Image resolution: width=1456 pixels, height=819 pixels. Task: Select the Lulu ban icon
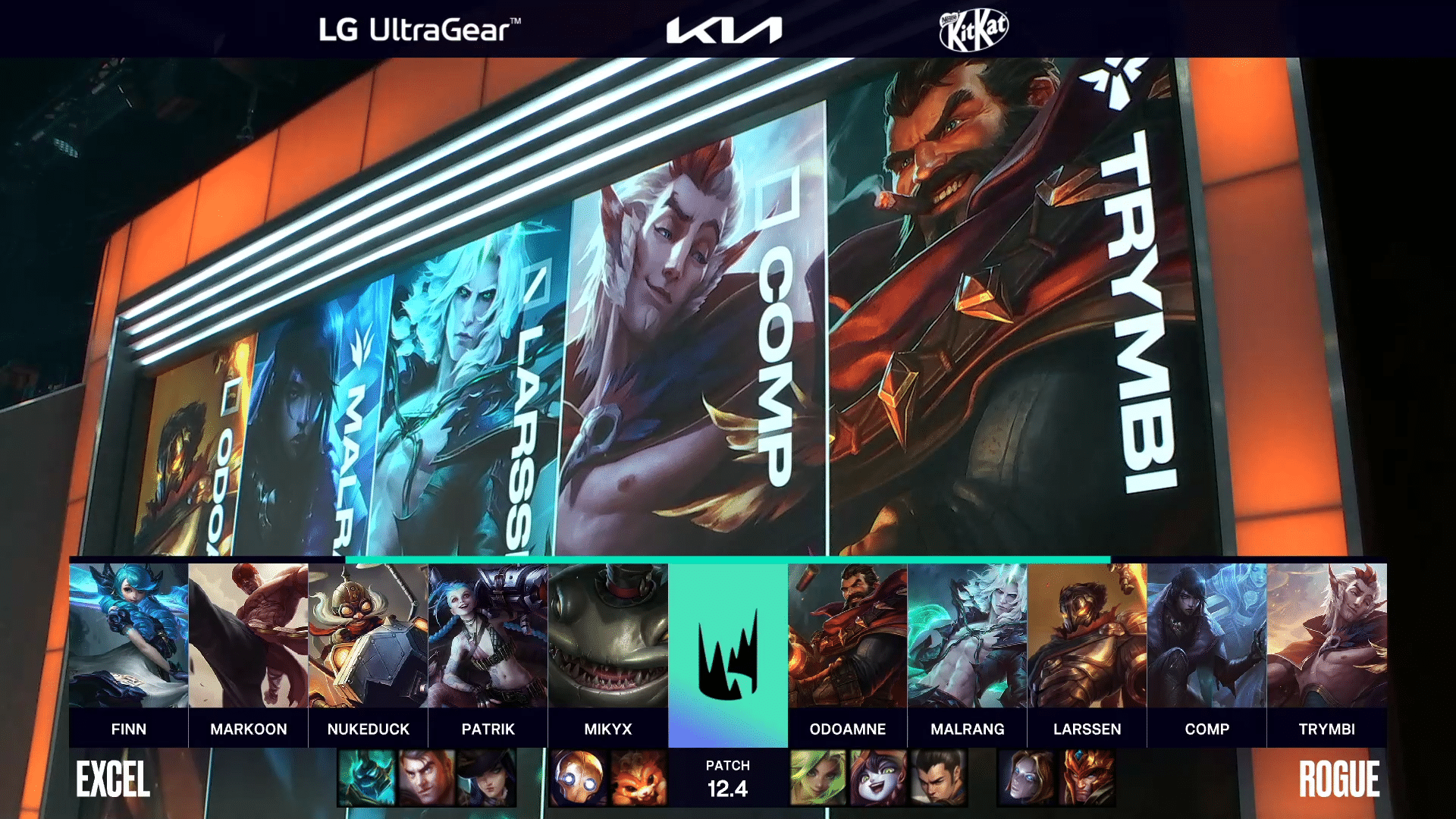click(878, 777)
